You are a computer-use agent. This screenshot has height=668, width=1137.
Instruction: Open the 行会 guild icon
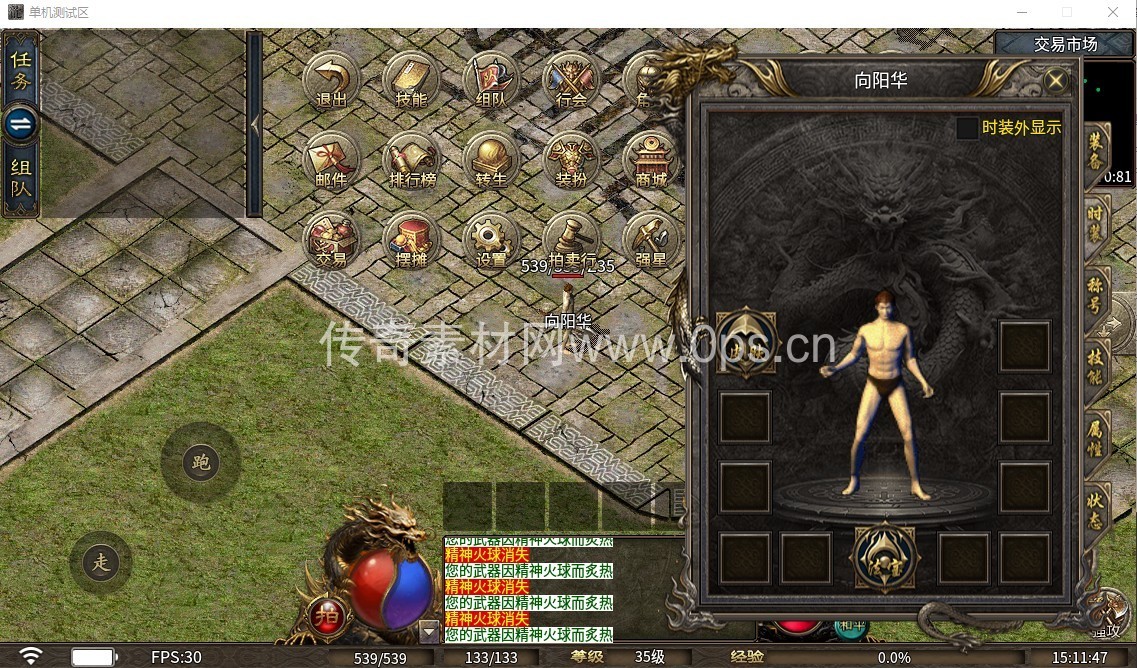(x=571, y=80)
